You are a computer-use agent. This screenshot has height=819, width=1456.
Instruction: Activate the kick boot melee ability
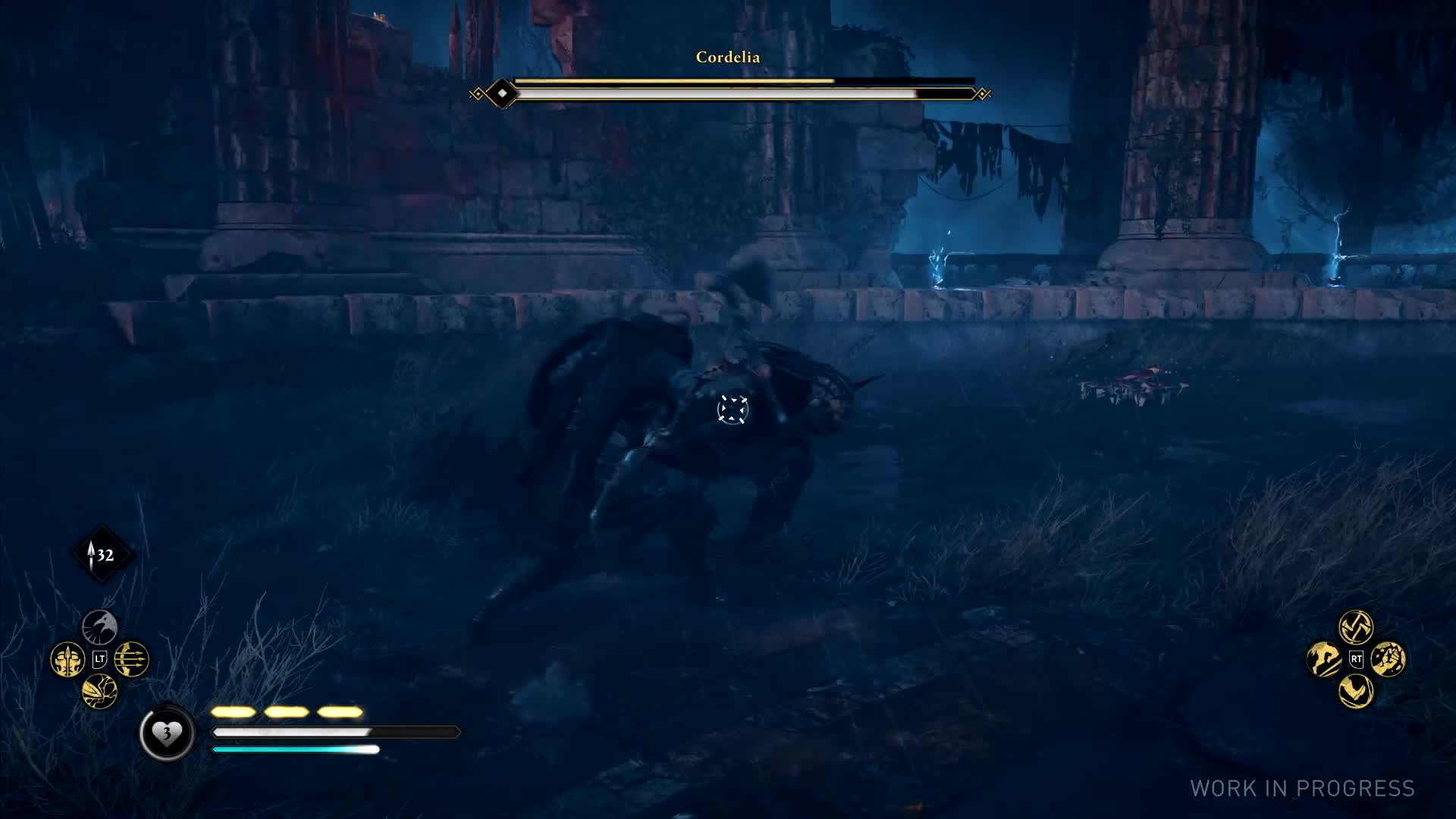click(1356, 691)
